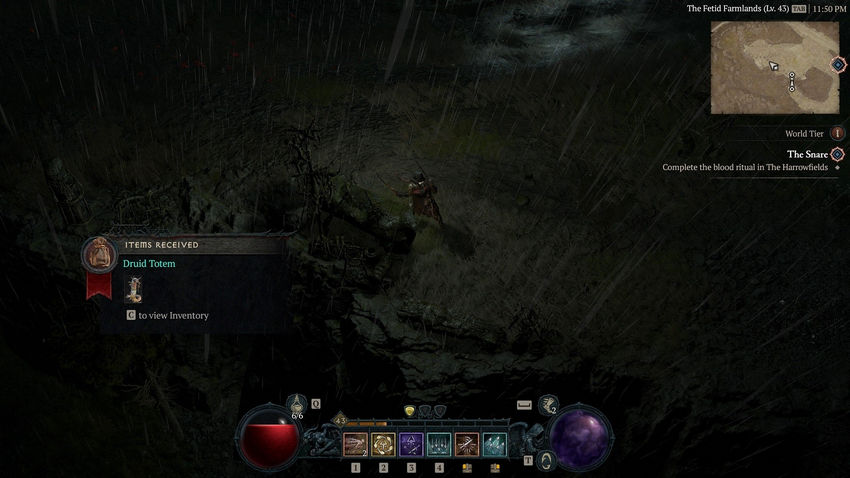The height and width of the screenshot is (478, 850).
Task: Trigger the arrow rain skill in slot 4
Action: click(x=439, y=444)
